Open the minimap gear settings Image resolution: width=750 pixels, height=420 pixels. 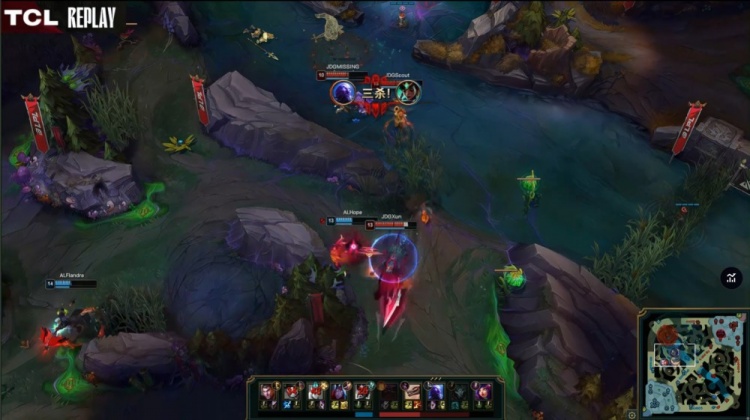632,414
